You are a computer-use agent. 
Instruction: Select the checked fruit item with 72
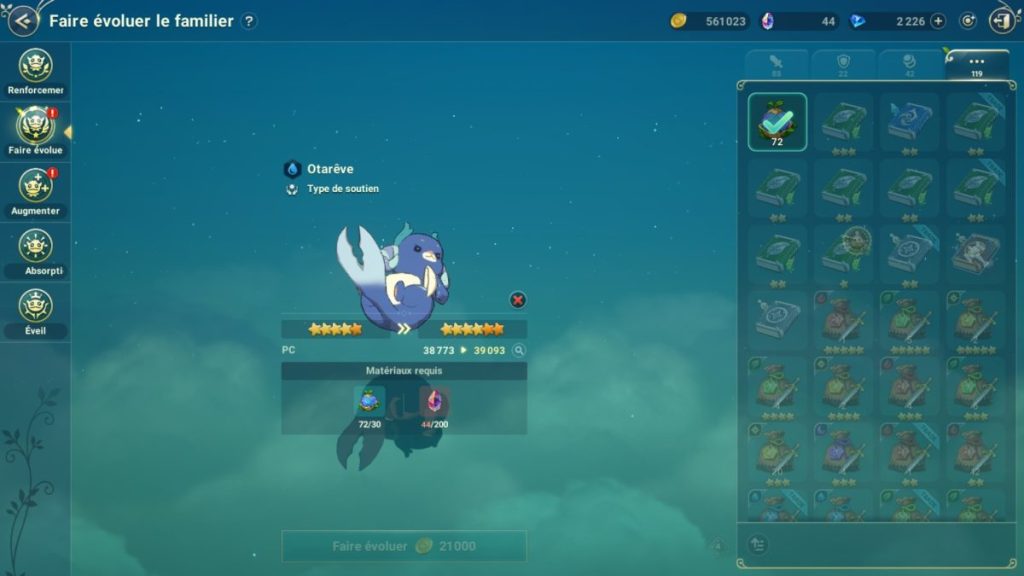click(x=777, y=121)
